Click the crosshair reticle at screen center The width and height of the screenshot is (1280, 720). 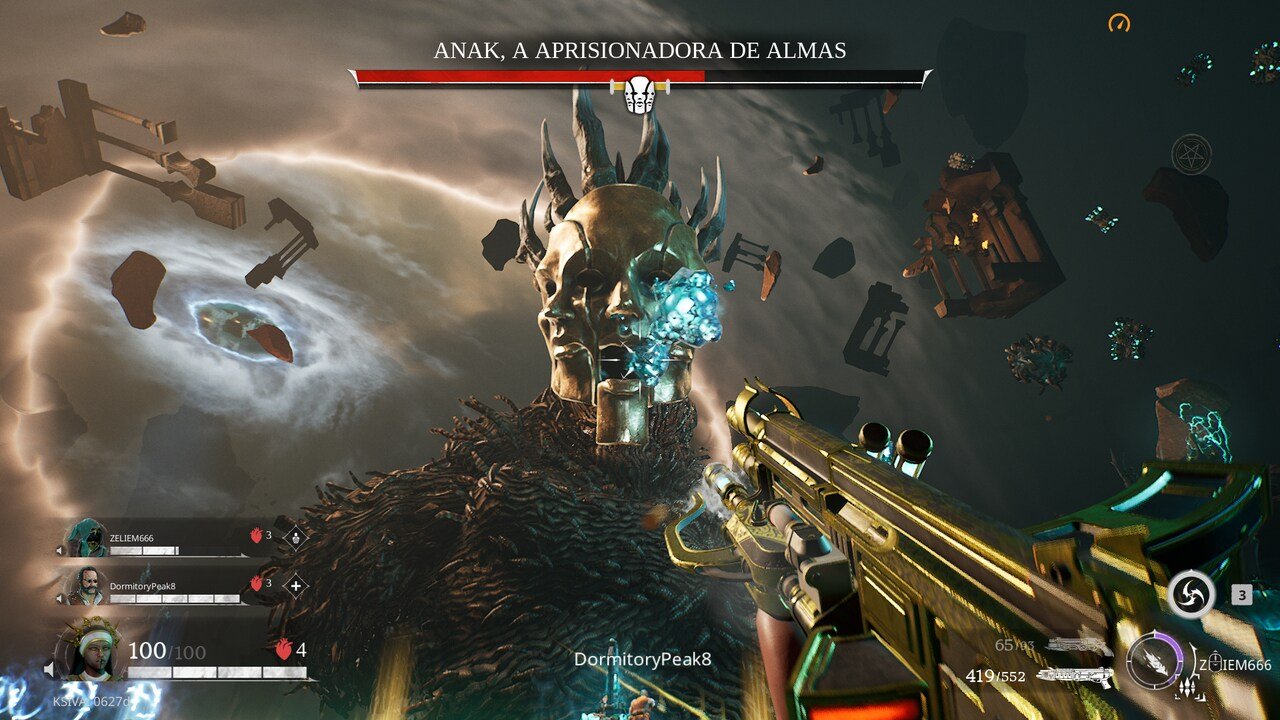[640, 360]
